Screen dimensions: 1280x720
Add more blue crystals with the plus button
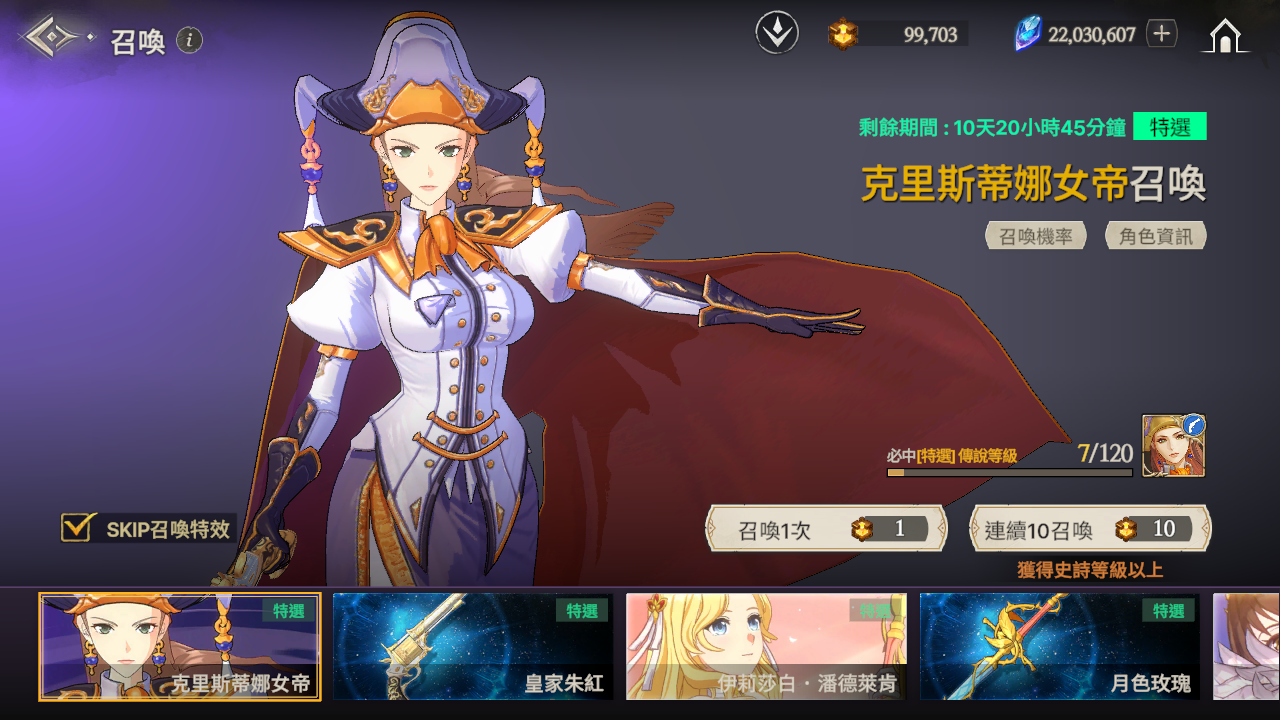pyautogui.click(x=1161, y=34)
